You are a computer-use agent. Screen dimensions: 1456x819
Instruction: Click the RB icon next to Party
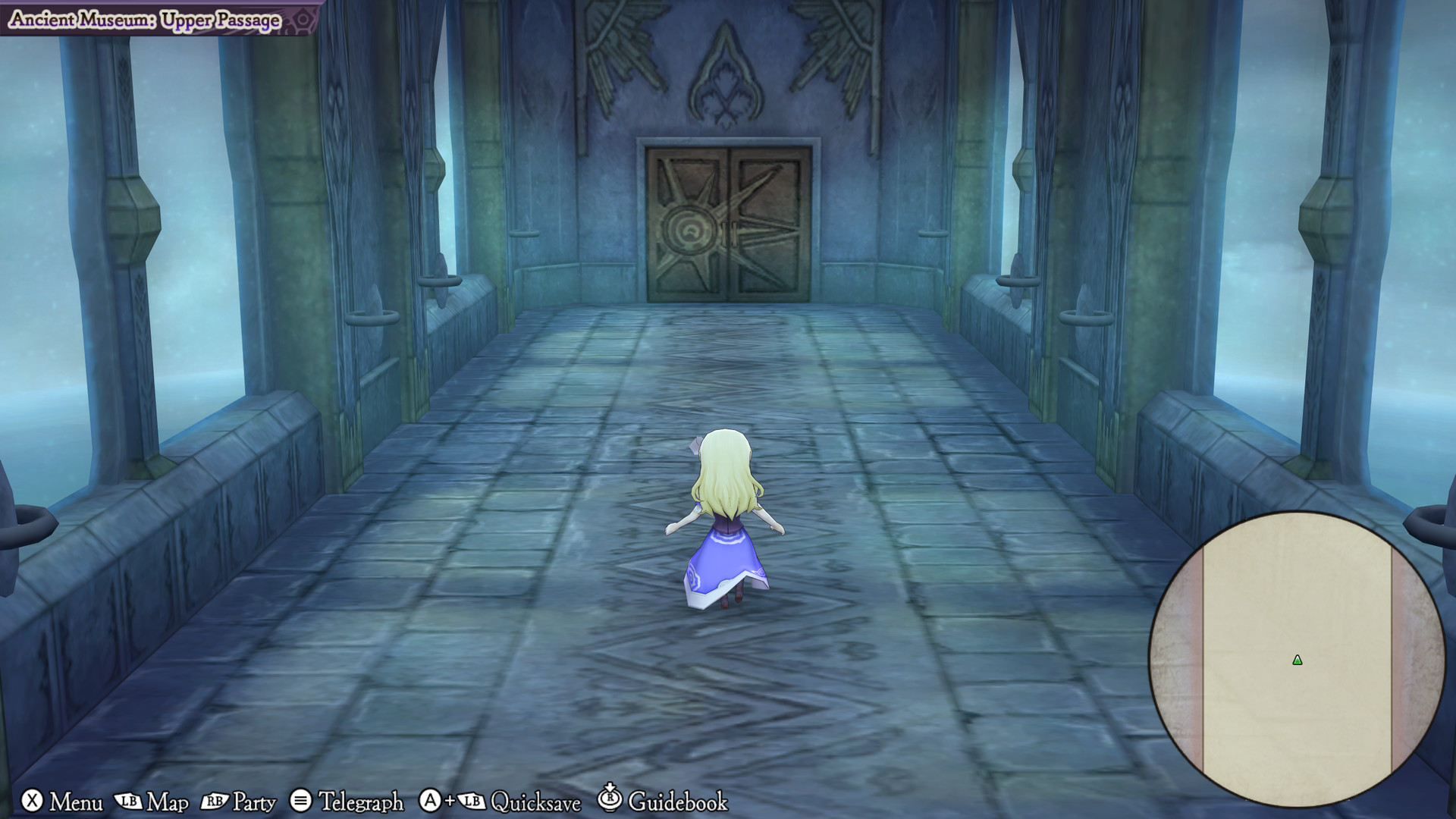(215, 800)
